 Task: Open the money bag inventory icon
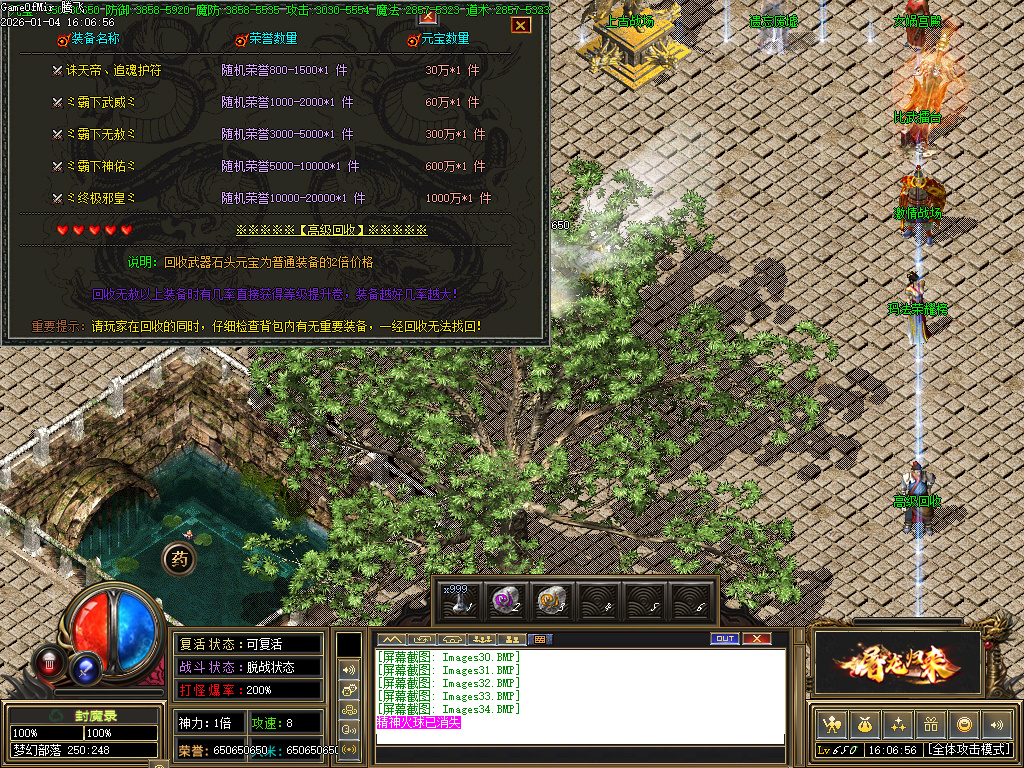pyautogui.click(x=864, y=724)
